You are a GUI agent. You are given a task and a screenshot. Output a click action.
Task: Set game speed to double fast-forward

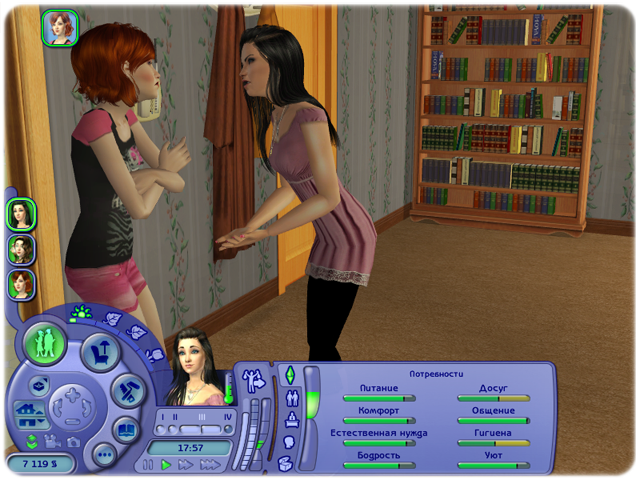[x=186, y=465]
